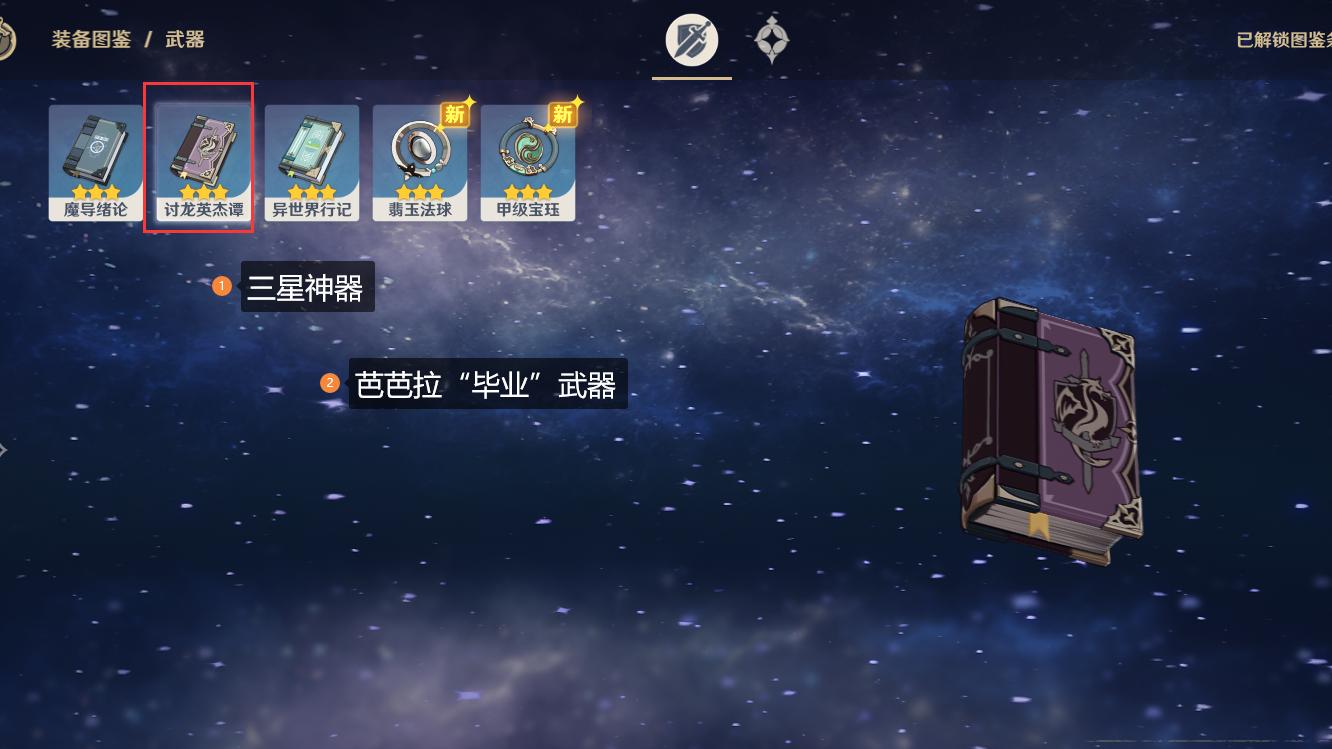Switch to the weapon sword tab
The image size is (1332, 749).
692,40
